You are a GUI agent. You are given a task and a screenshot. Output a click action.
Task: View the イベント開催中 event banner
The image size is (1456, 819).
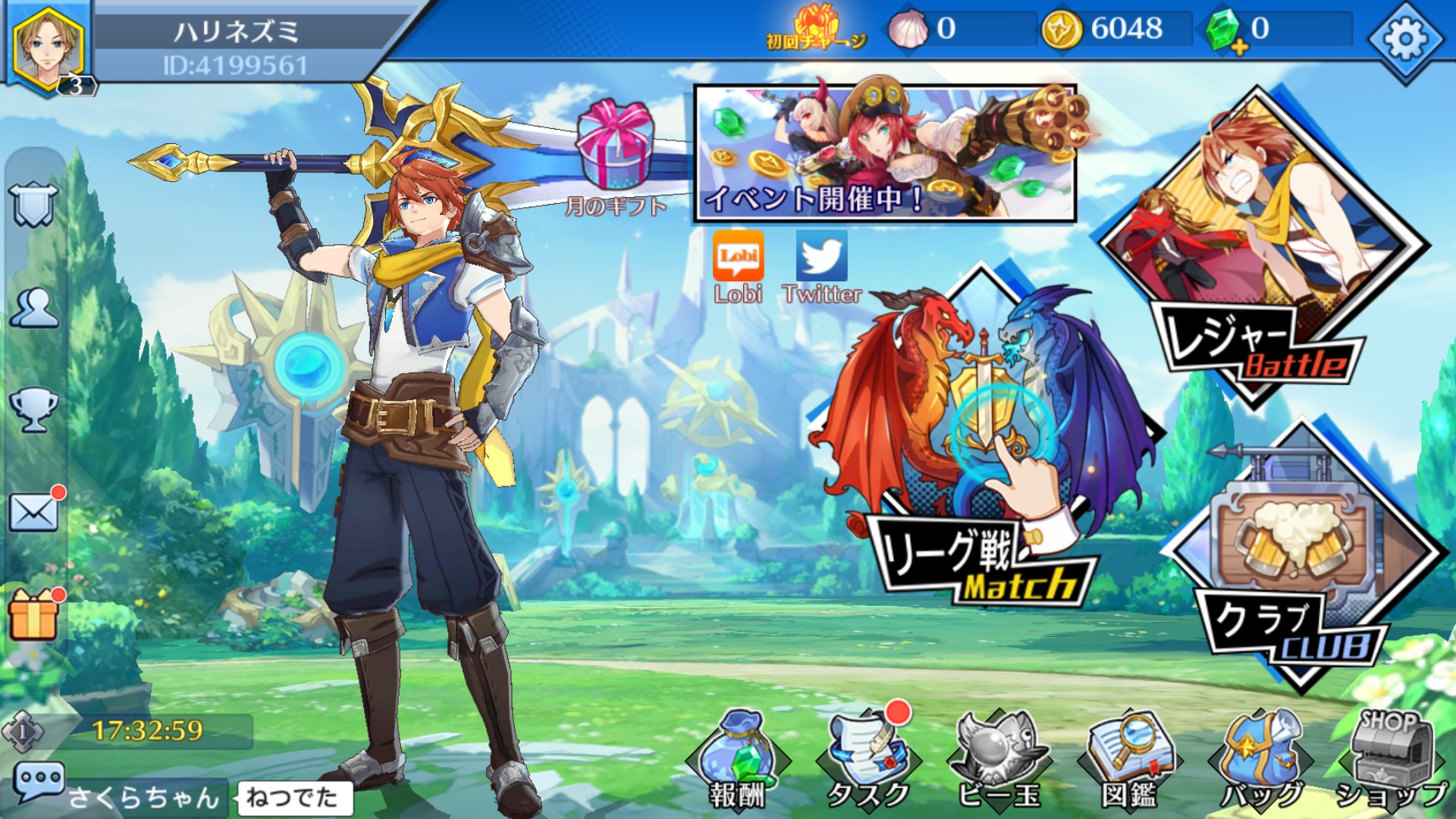[885, 153]
